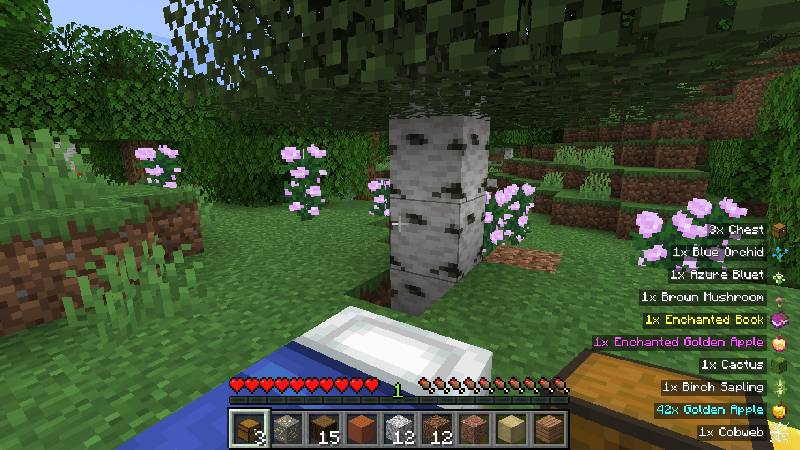
Task: Choose the dark brown block stack of 15
Action: coord(323,428)
